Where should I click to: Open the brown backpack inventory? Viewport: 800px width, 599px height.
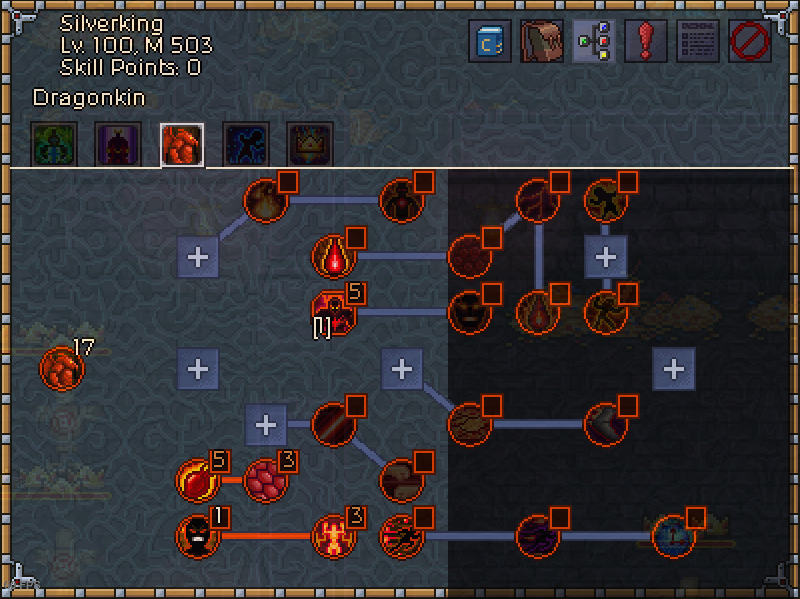(x=542, y=42)
